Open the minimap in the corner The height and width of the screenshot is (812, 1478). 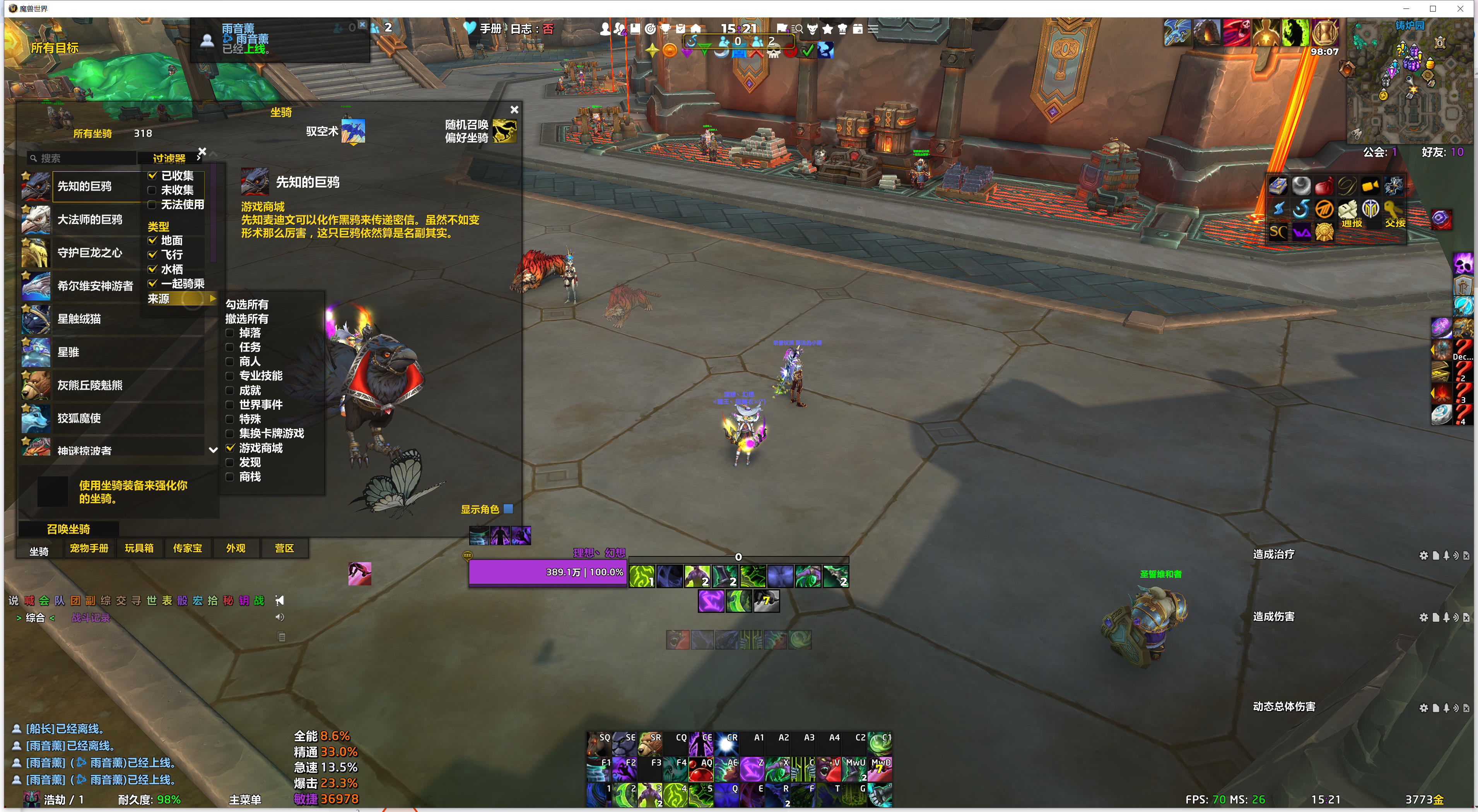click(x=1409, y=83)
